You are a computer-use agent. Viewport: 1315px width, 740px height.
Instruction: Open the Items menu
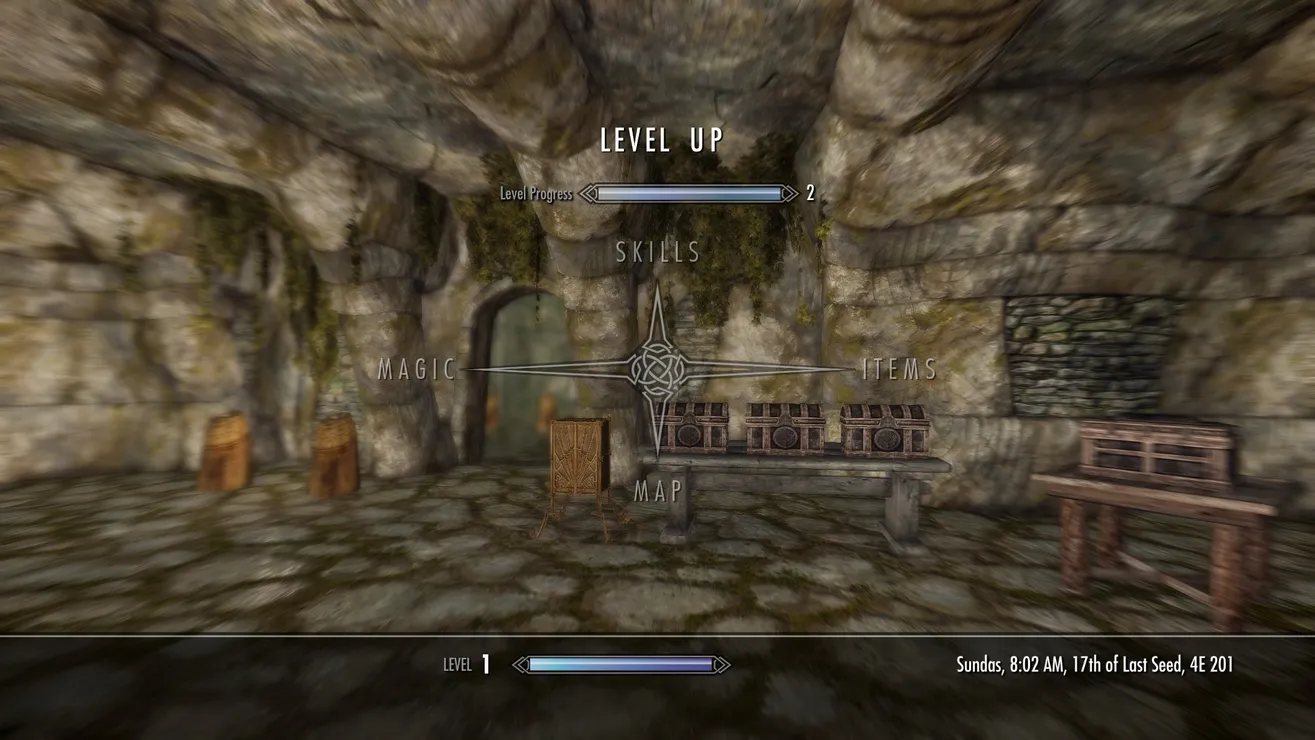(900, 370)
